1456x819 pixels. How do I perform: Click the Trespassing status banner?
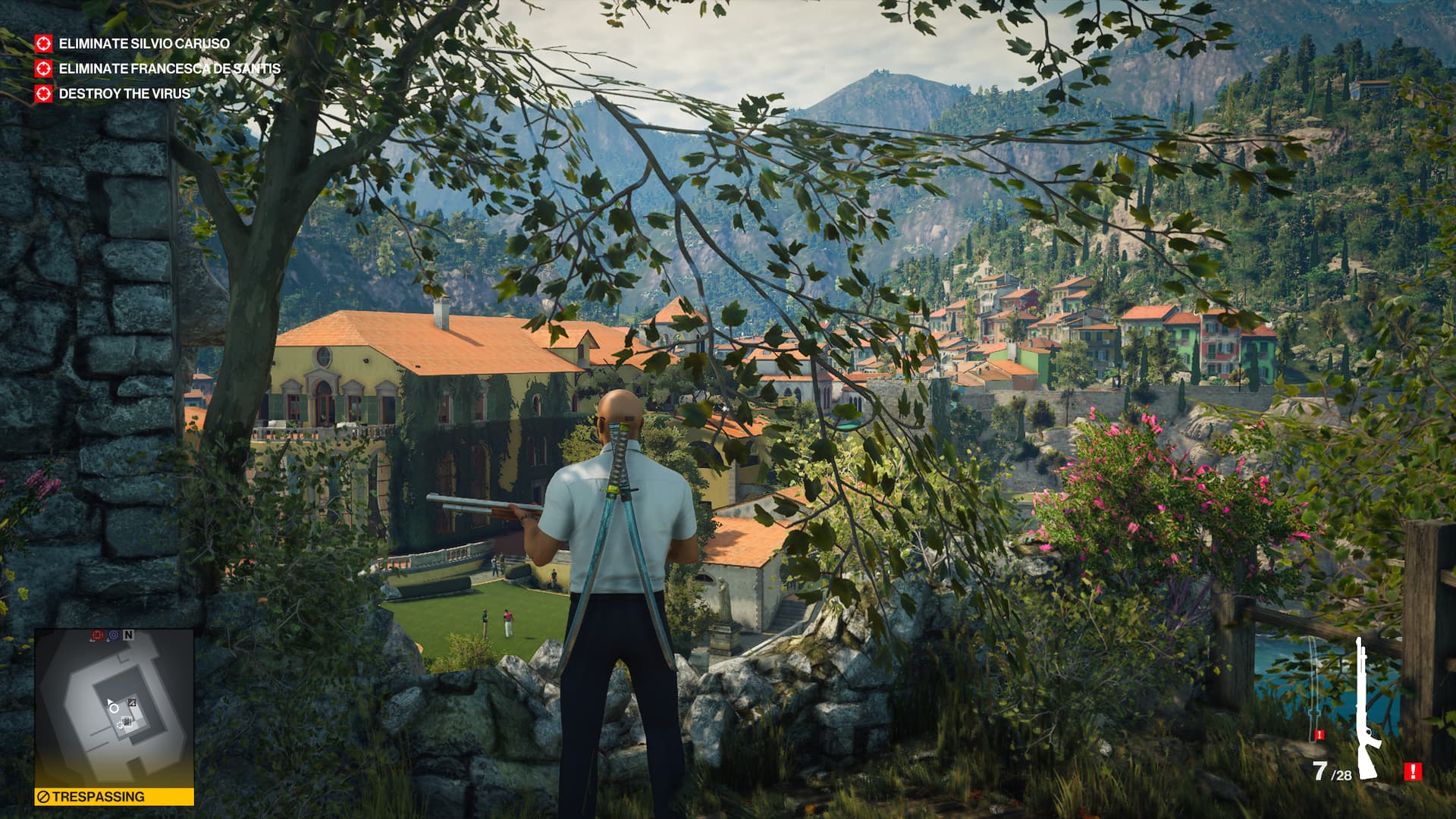coord(114,797)
